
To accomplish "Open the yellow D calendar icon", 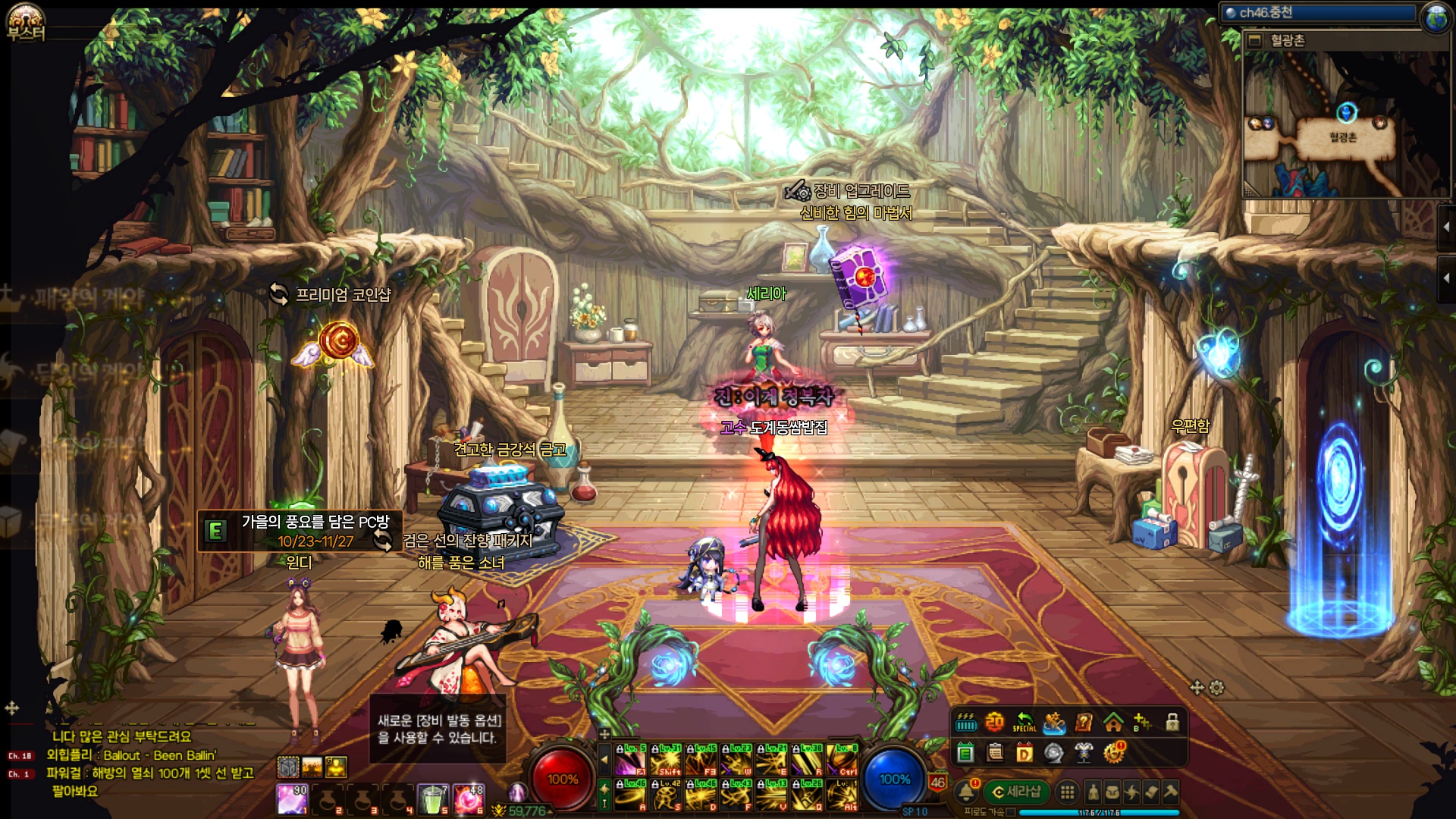I will [x=1025, y=753].
